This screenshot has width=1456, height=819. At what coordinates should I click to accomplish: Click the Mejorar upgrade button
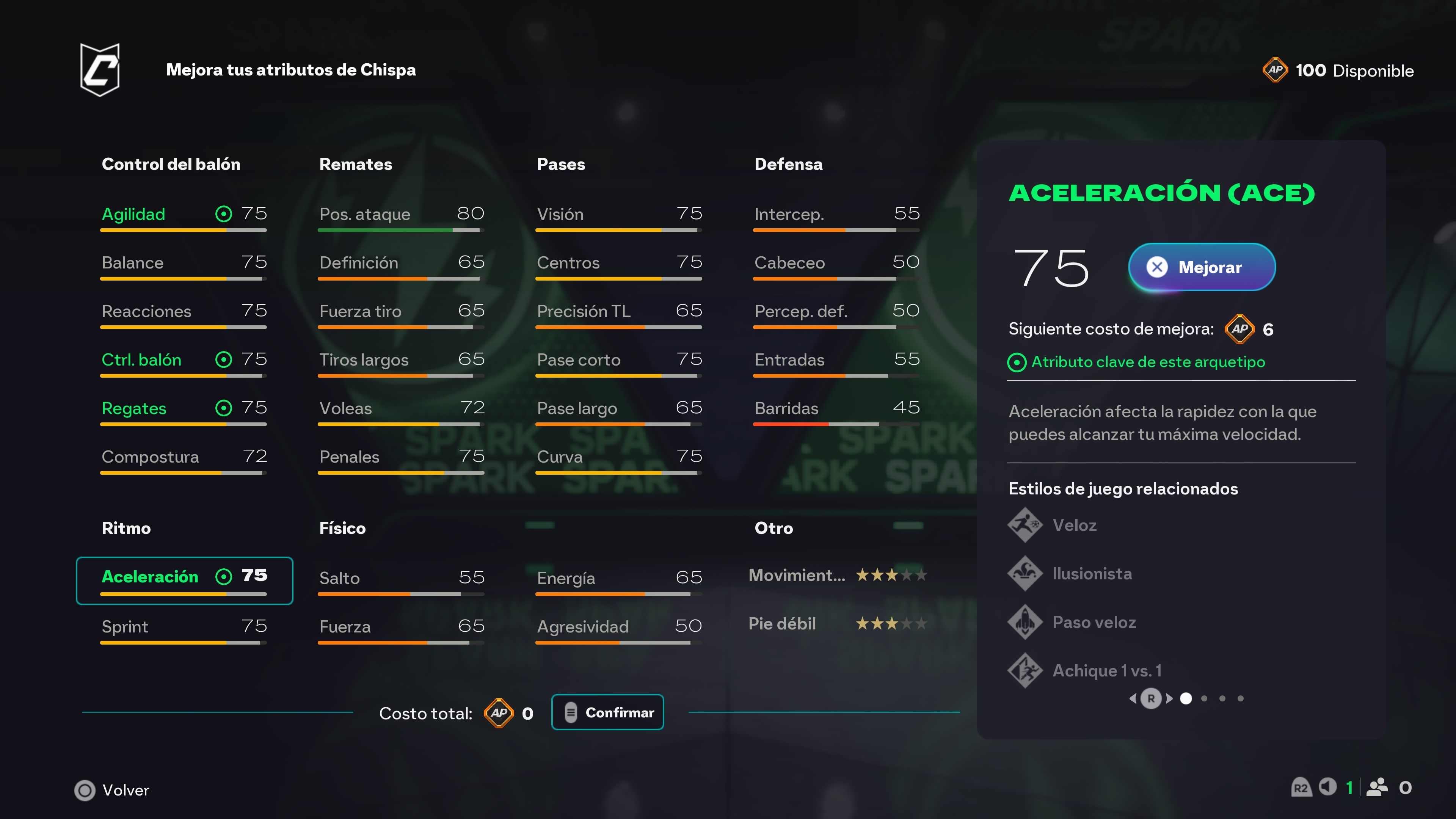(x=1202, y=267)
